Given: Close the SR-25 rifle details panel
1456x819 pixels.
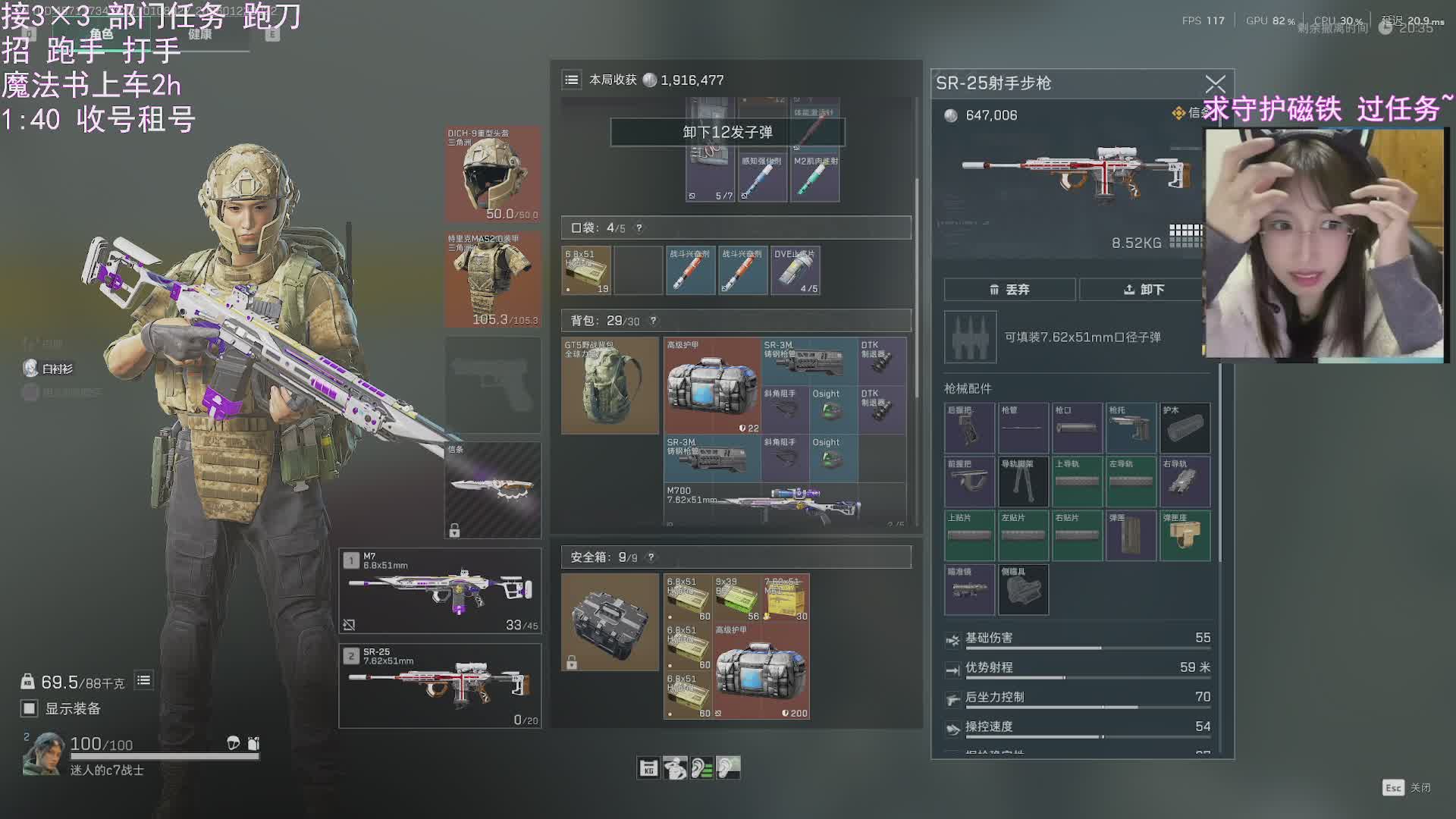Looking at the screenshot, I should [x=1215, y=83].
